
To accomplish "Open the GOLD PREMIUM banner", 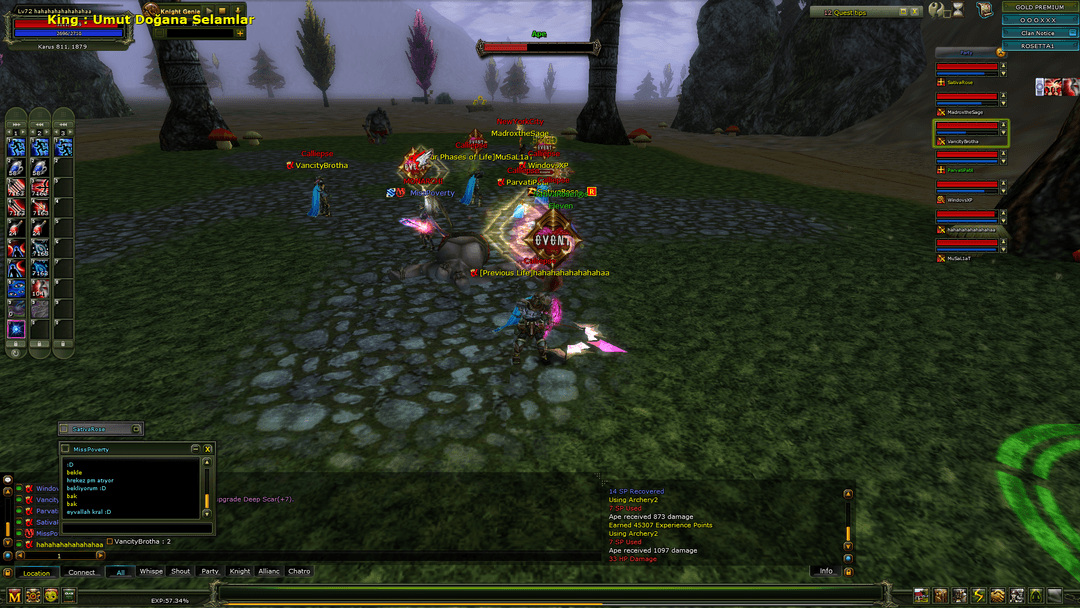I will click(1041, 7).
